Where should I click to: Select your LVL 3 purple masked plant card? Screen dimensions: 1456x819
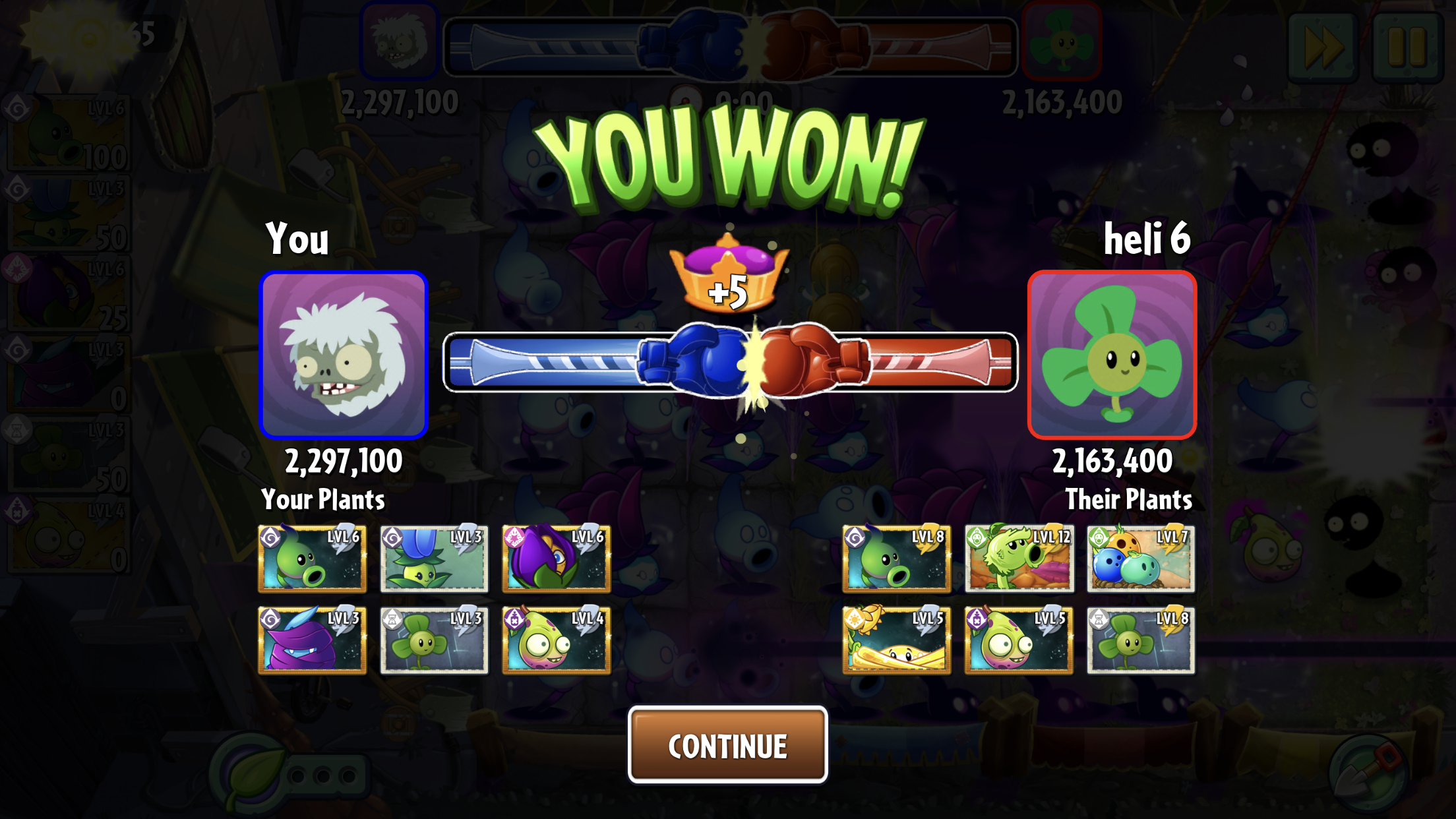[312, 640]
